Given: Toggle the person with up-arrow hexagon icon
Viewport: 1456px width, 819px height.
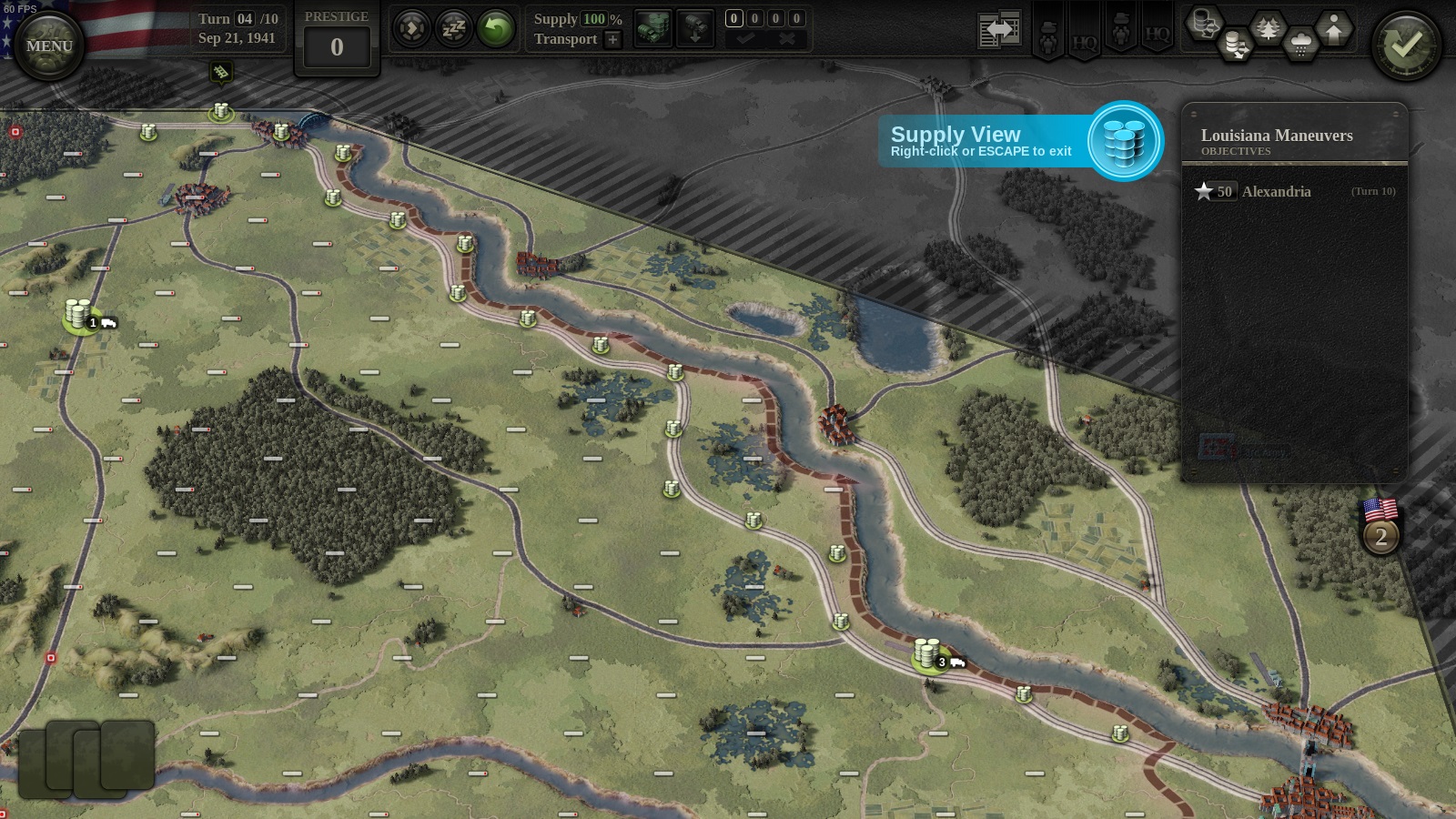Looking at the screenshot, I should (x=1333, y=27).
